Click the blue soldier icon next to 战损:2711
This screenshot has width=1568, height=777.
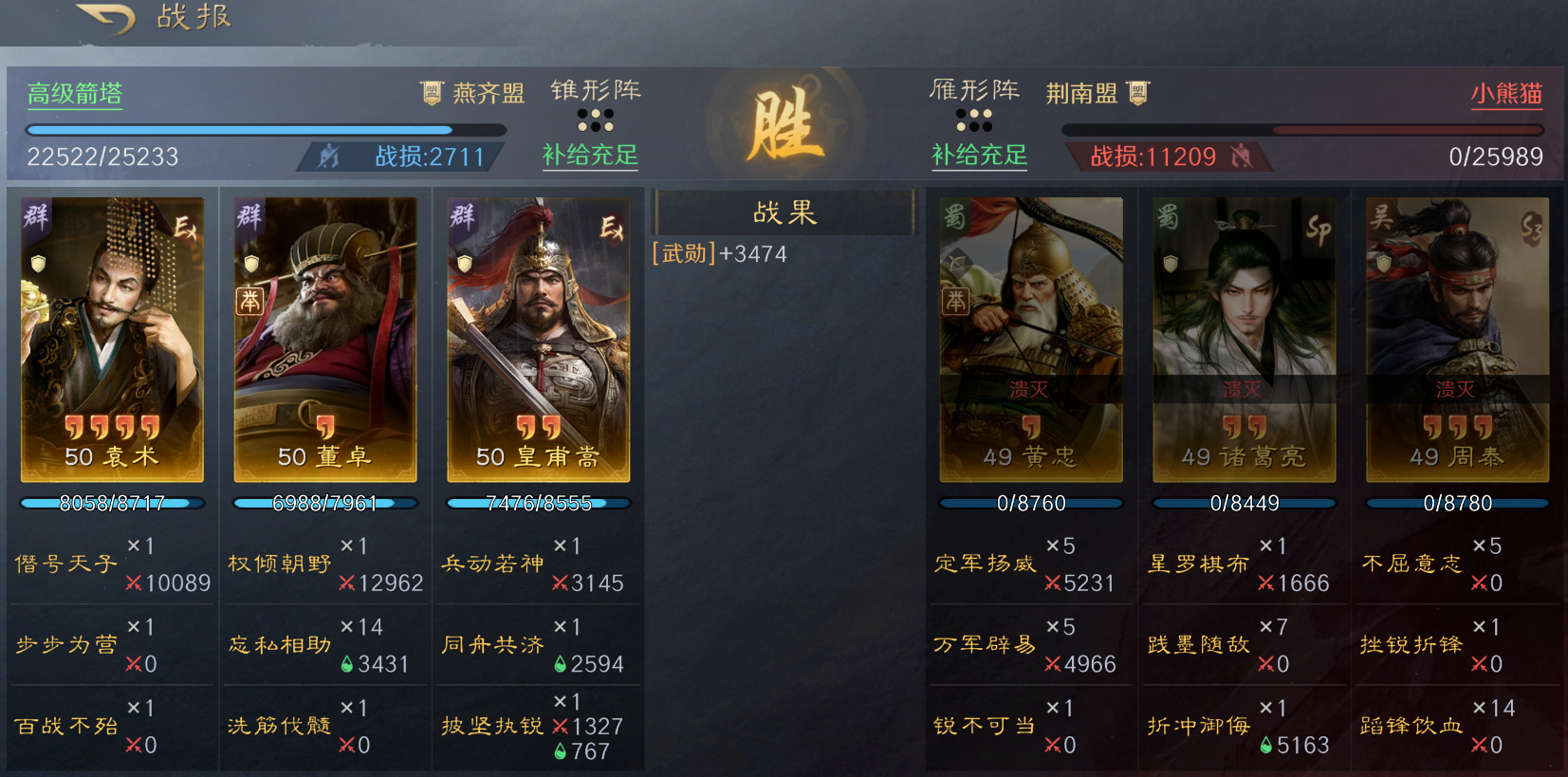pos(325,156)
